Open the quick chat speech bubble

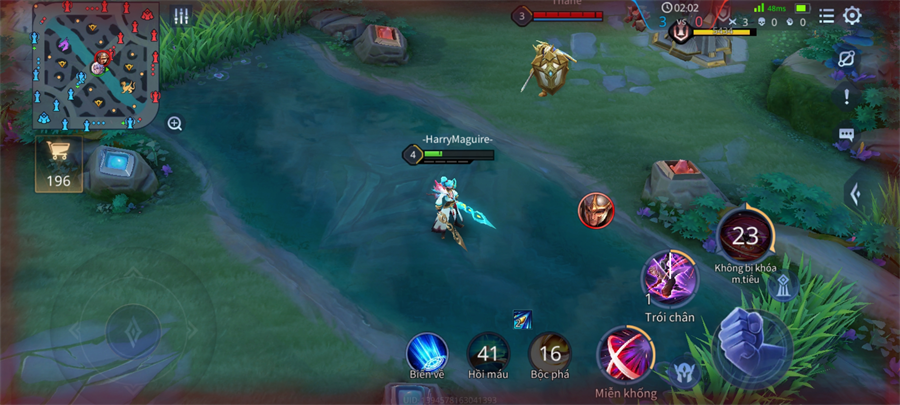click(847, 134)
